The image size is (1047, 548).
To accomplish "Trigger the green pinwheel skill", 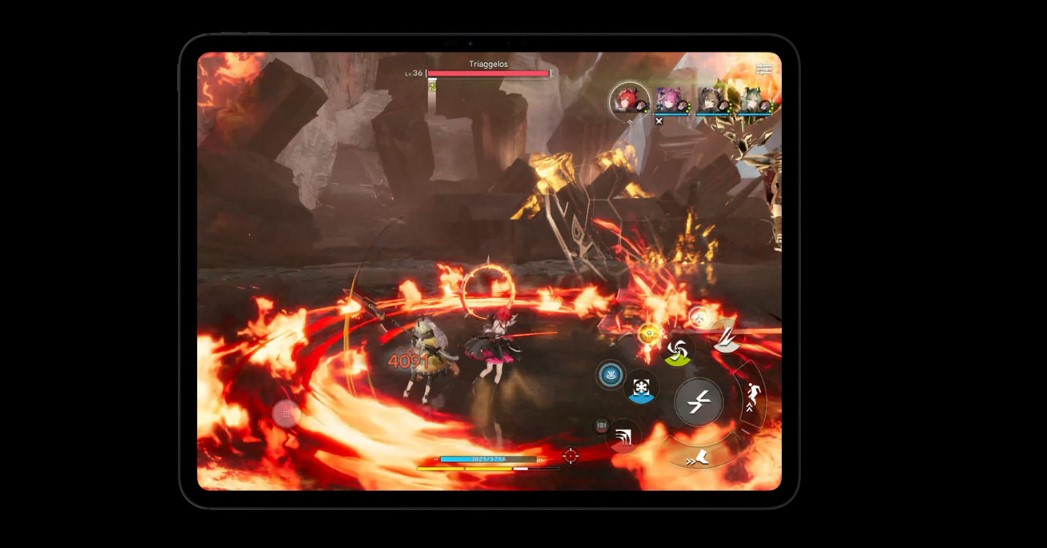I will tap(677, 350).
